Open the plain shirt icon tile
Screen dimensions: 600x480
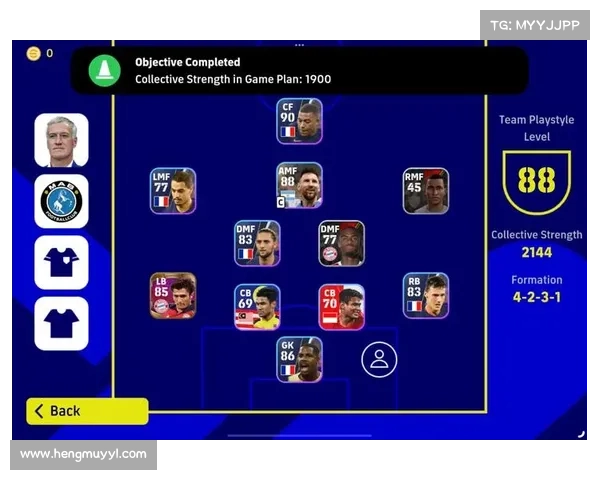[61, 323]
